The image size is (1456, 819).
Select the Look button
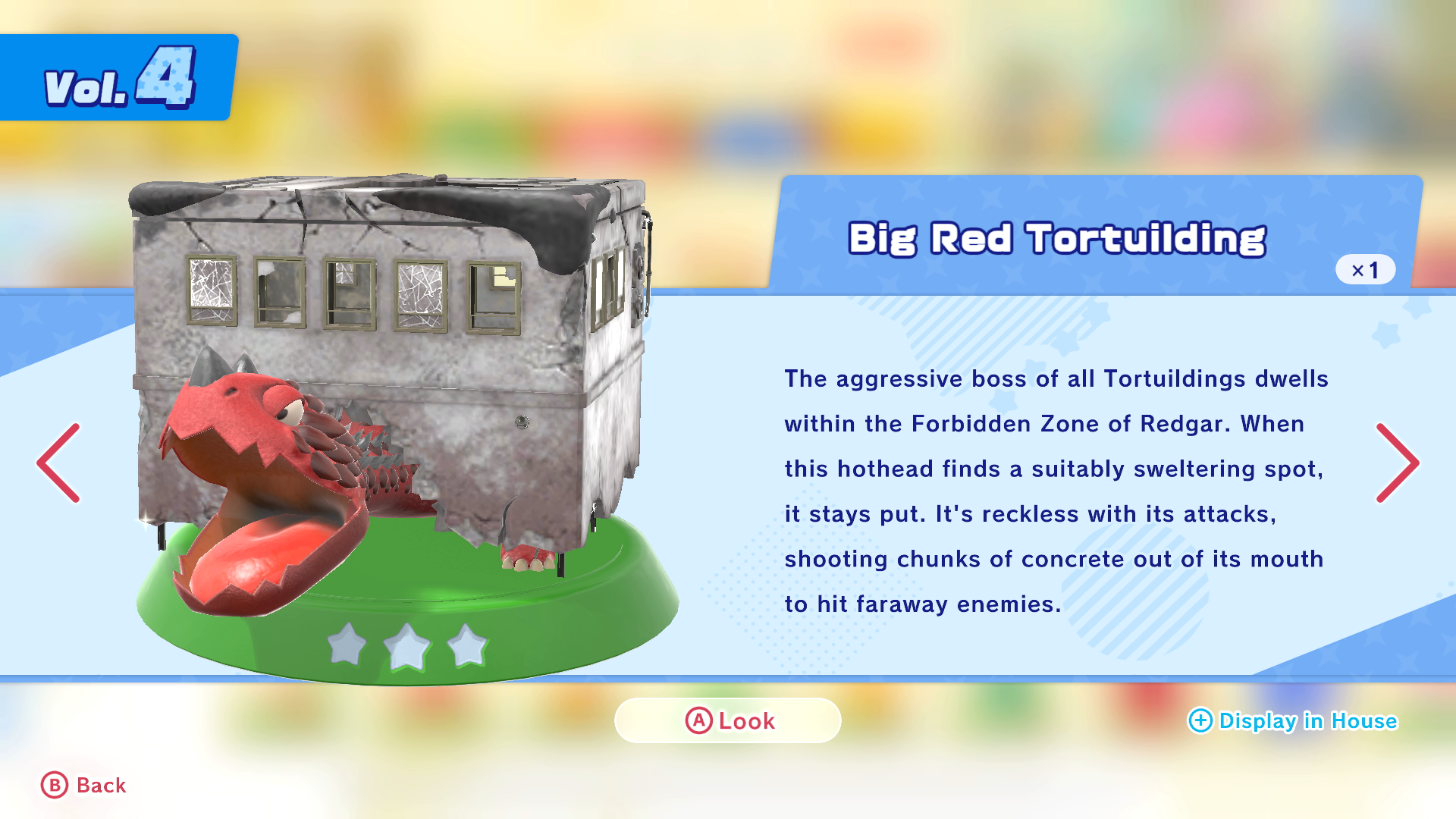pyautogui.click(x=728, y=720)
